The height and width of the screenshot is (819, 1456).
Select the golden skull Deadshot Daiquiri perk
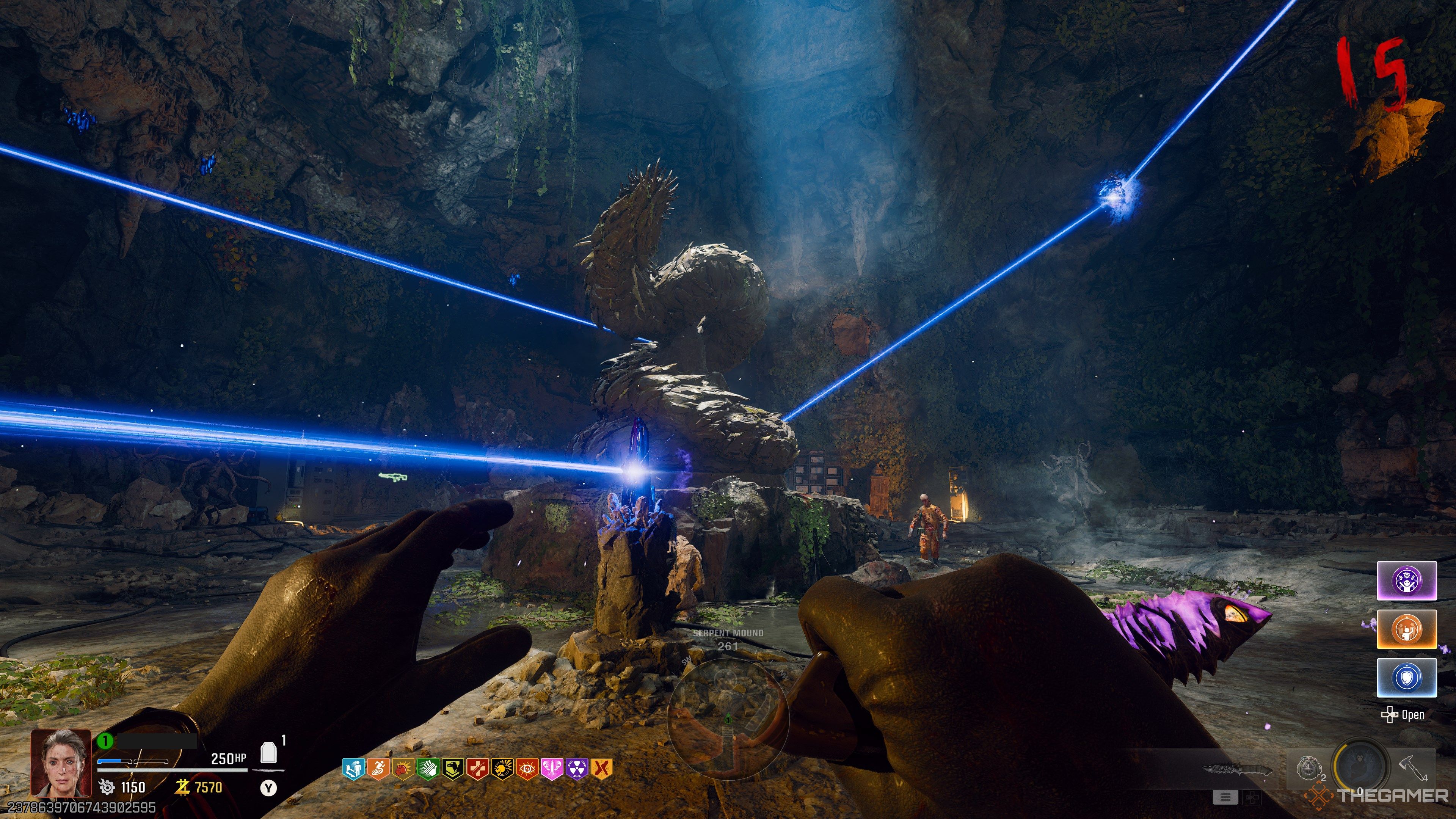point(502,769)
